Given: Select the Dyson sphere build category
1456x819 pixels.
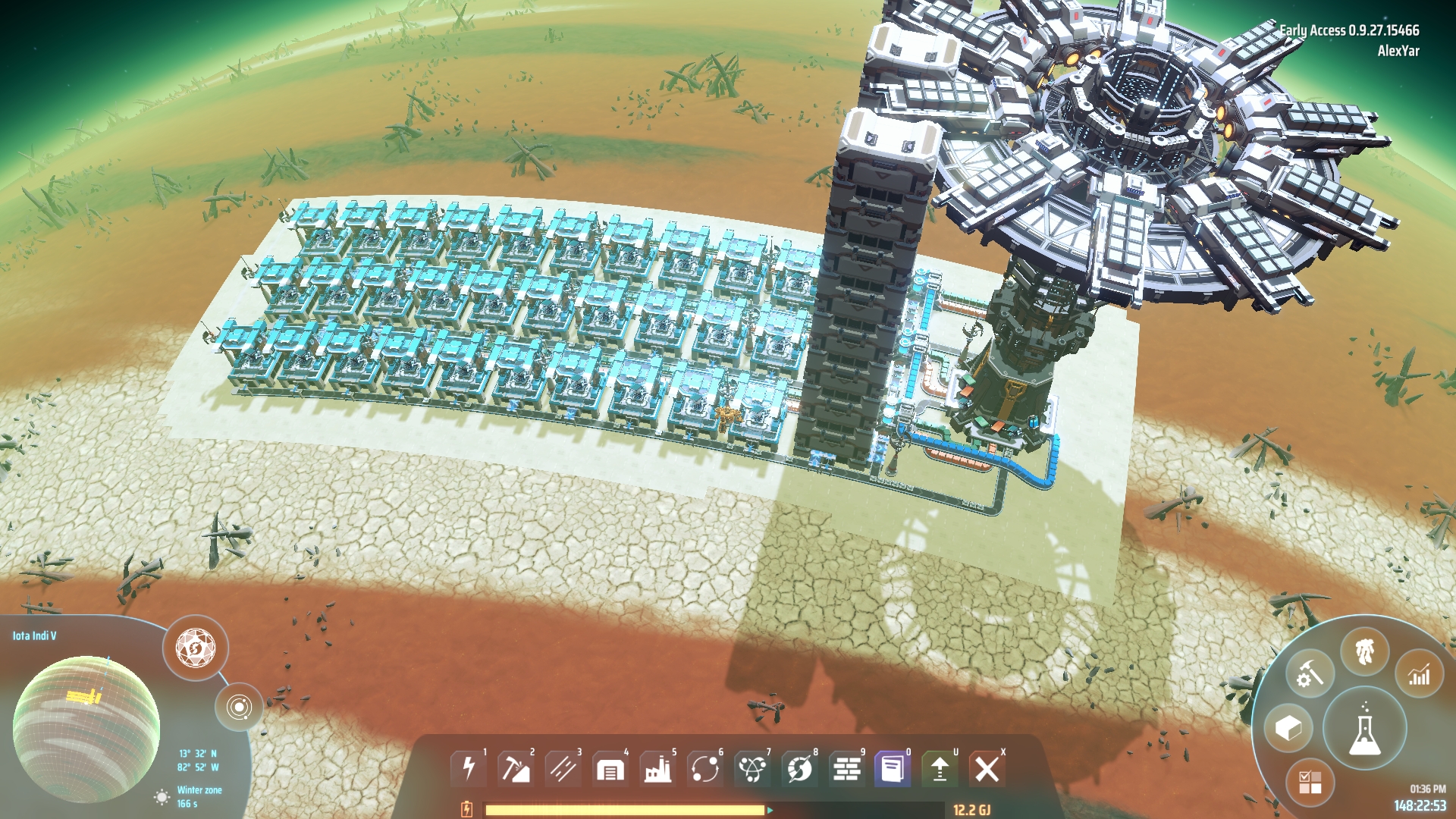Looking at the screenshot, I should tap(799, 769).
